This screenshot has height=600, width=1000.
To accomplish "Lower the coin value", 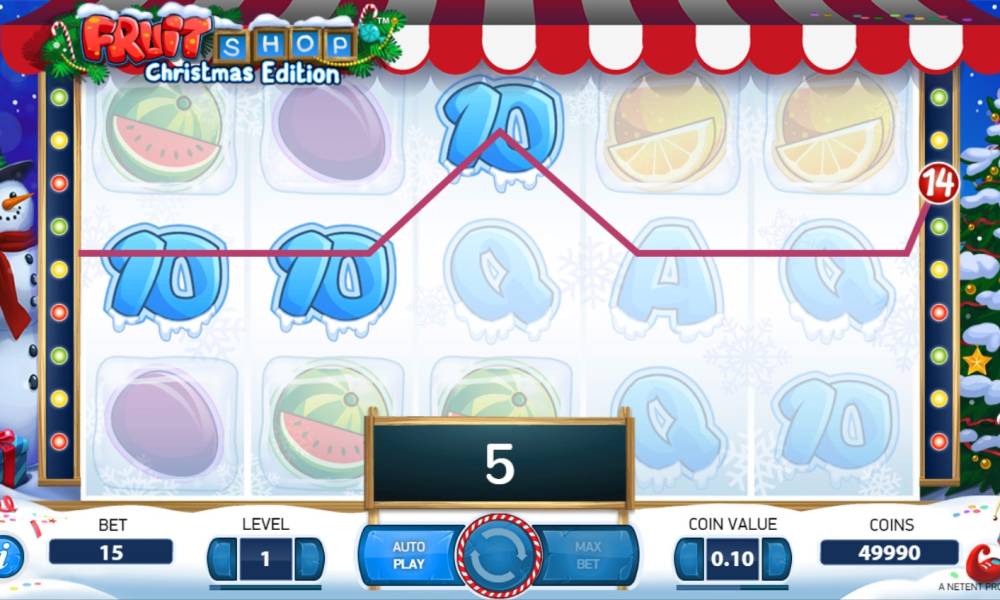I will (688, 558).
